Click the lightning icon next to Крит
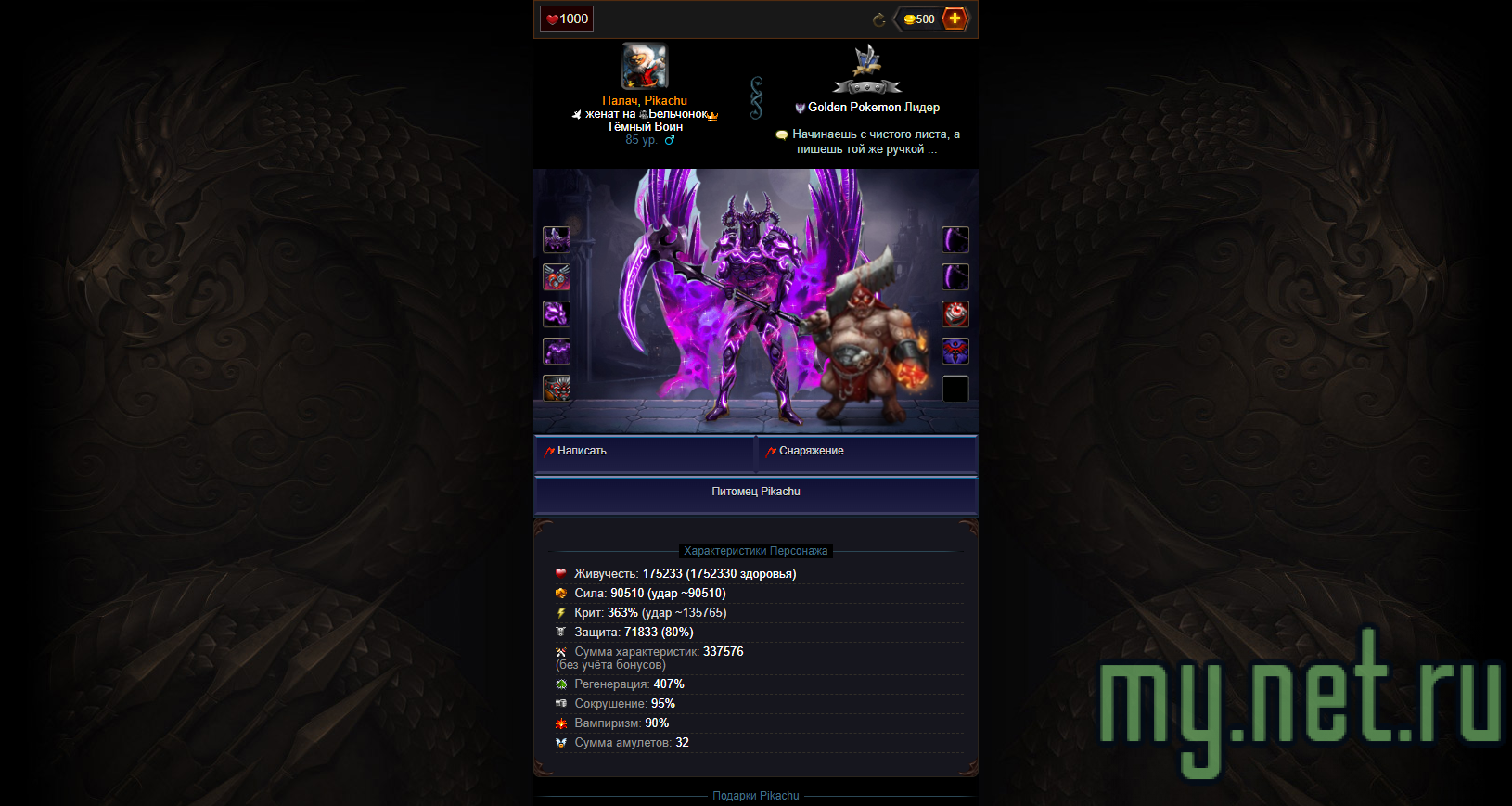The height and width of the screenshot is (806, 1512). click(561, 612)
